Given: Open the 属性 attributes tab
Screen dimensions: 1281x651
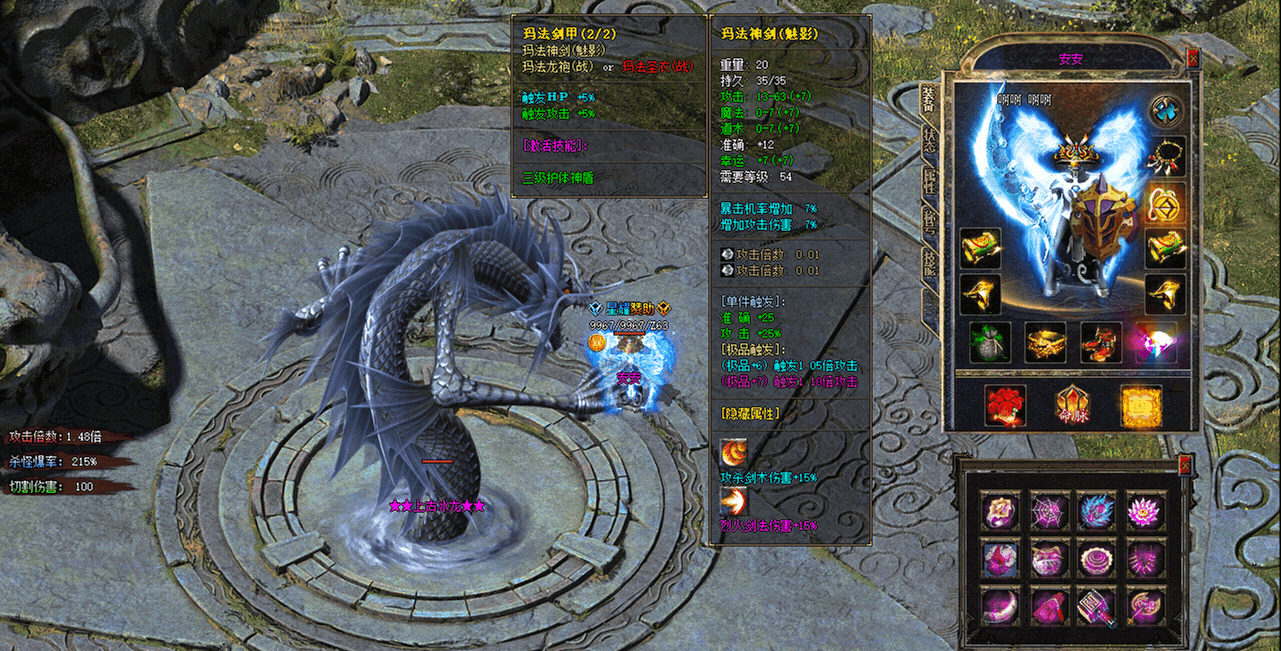Looking at the screenshot, I should [929, 182].
